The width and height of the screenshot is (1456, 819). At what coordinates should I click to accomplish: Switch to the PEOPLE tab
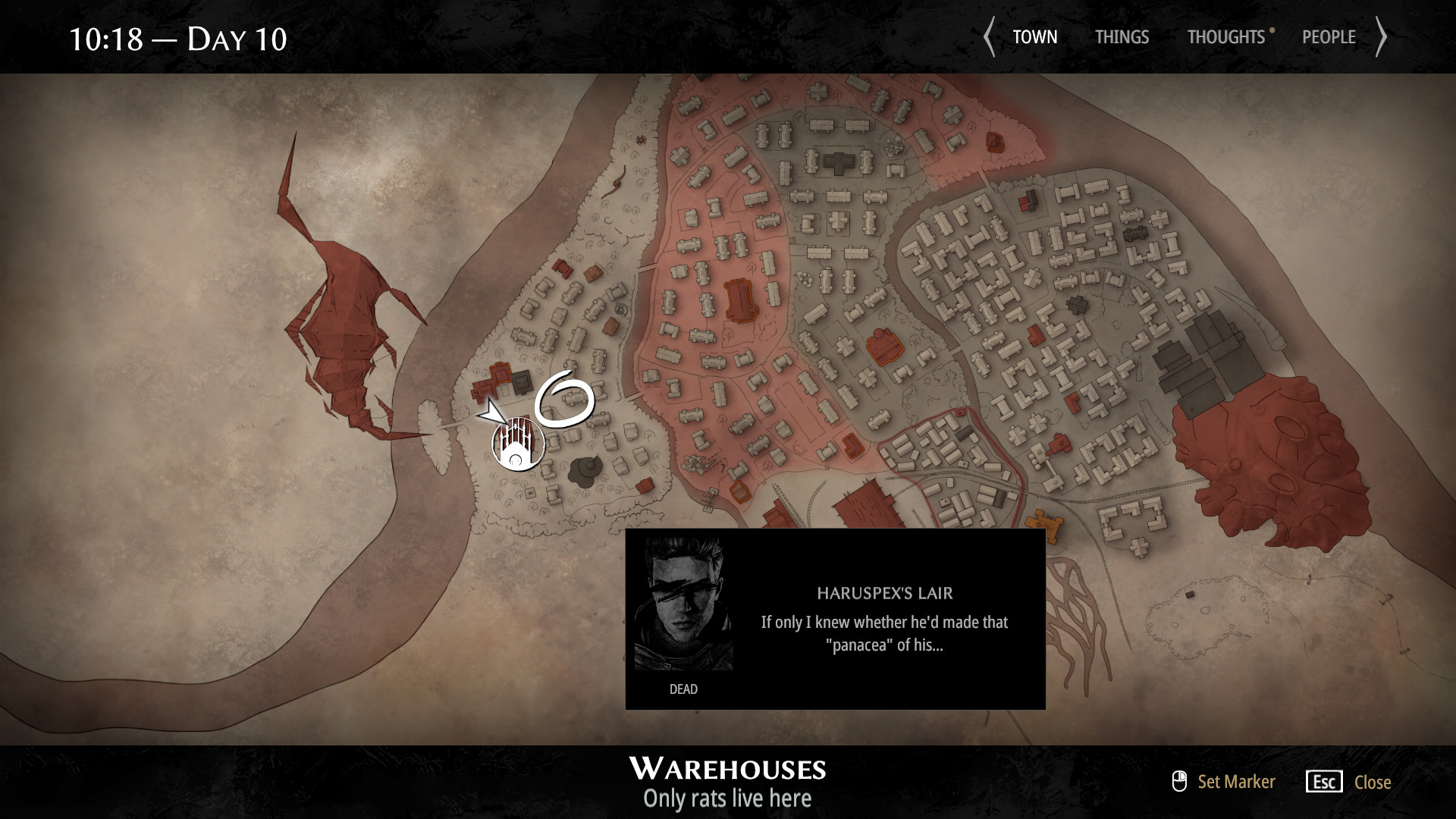[x=1329, y=36]
